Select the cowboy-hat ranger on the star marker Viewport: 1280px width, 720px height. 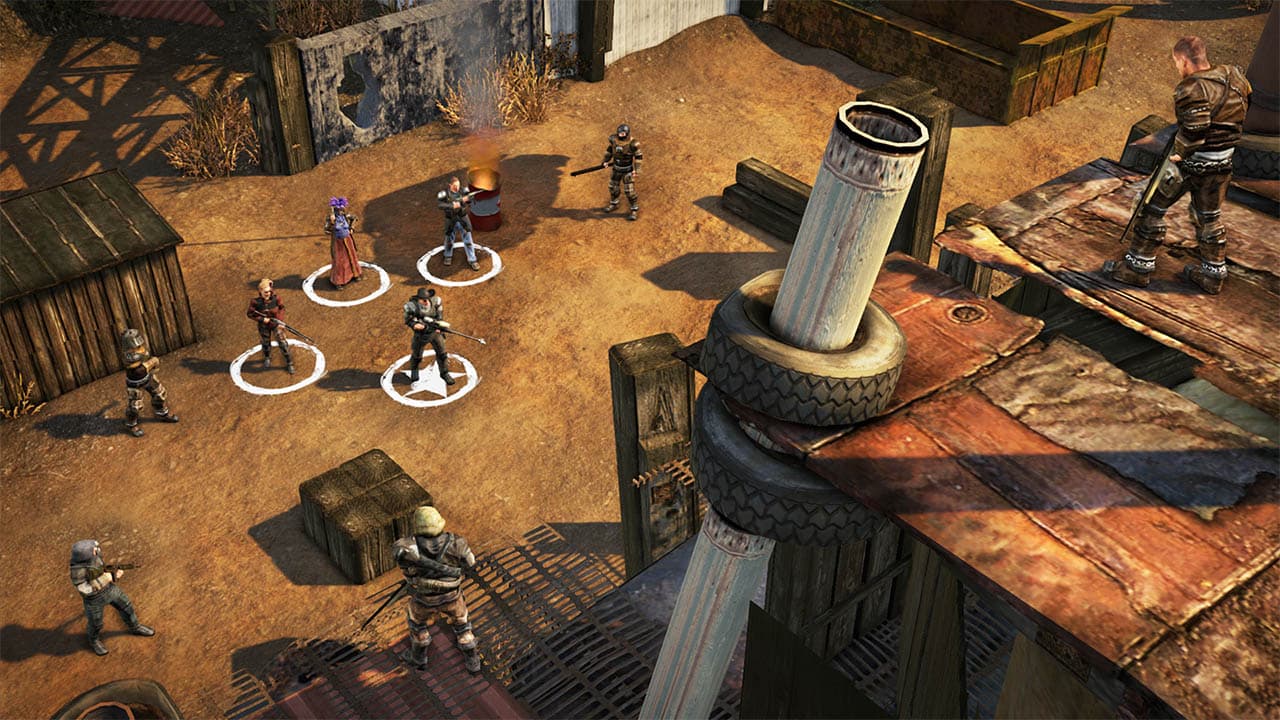[x=427, y=335]
